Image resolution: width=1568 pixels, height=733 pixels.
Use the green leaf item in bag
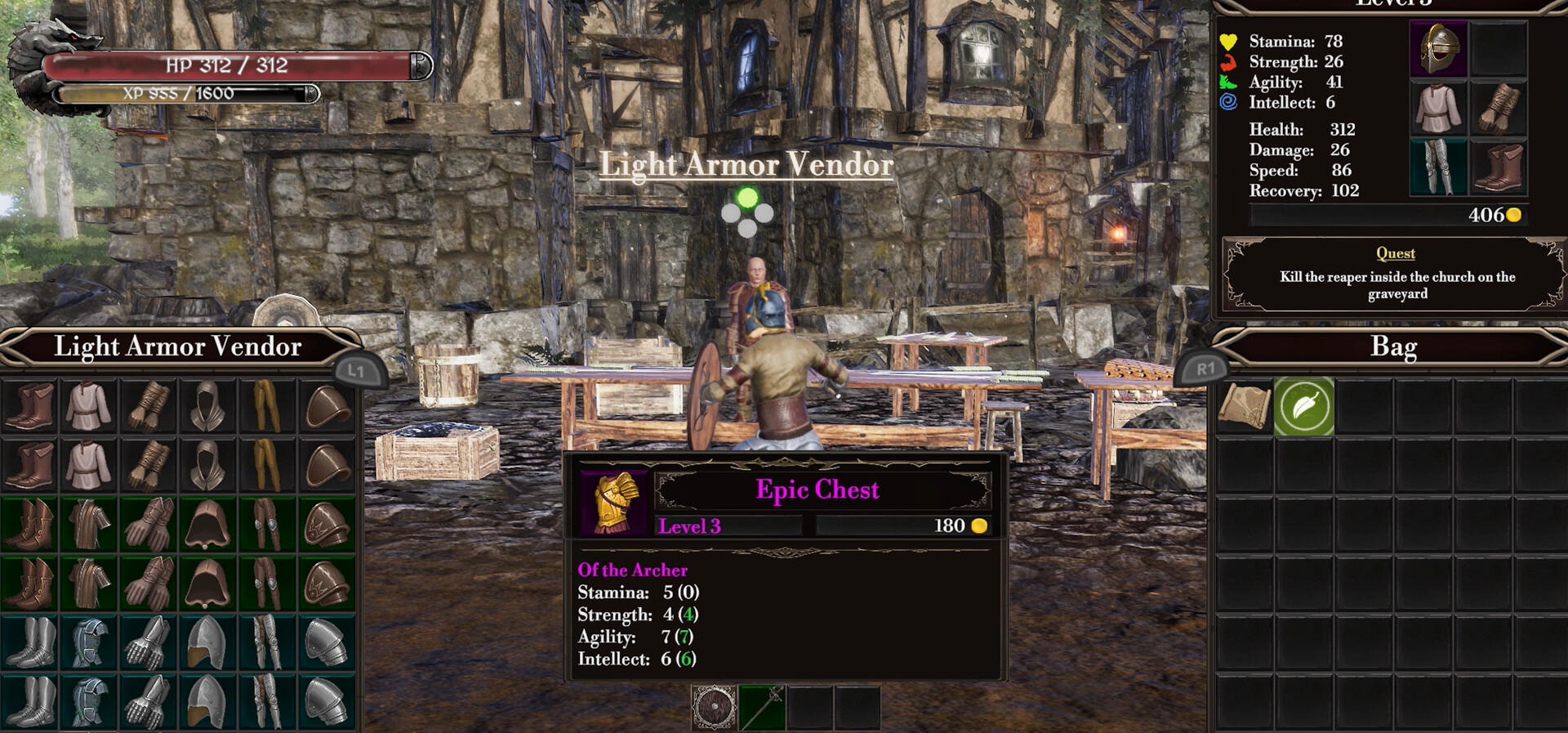click(x=1303, y=406)
